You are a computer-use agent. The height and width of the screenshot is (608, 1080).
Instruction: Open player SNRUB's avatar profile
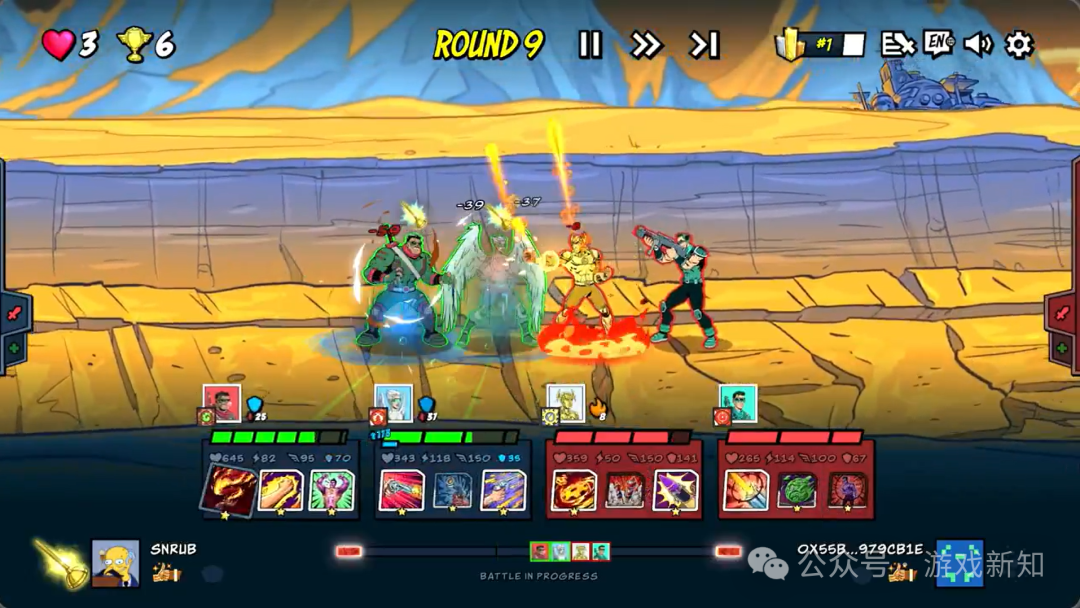tap(115, 563)
